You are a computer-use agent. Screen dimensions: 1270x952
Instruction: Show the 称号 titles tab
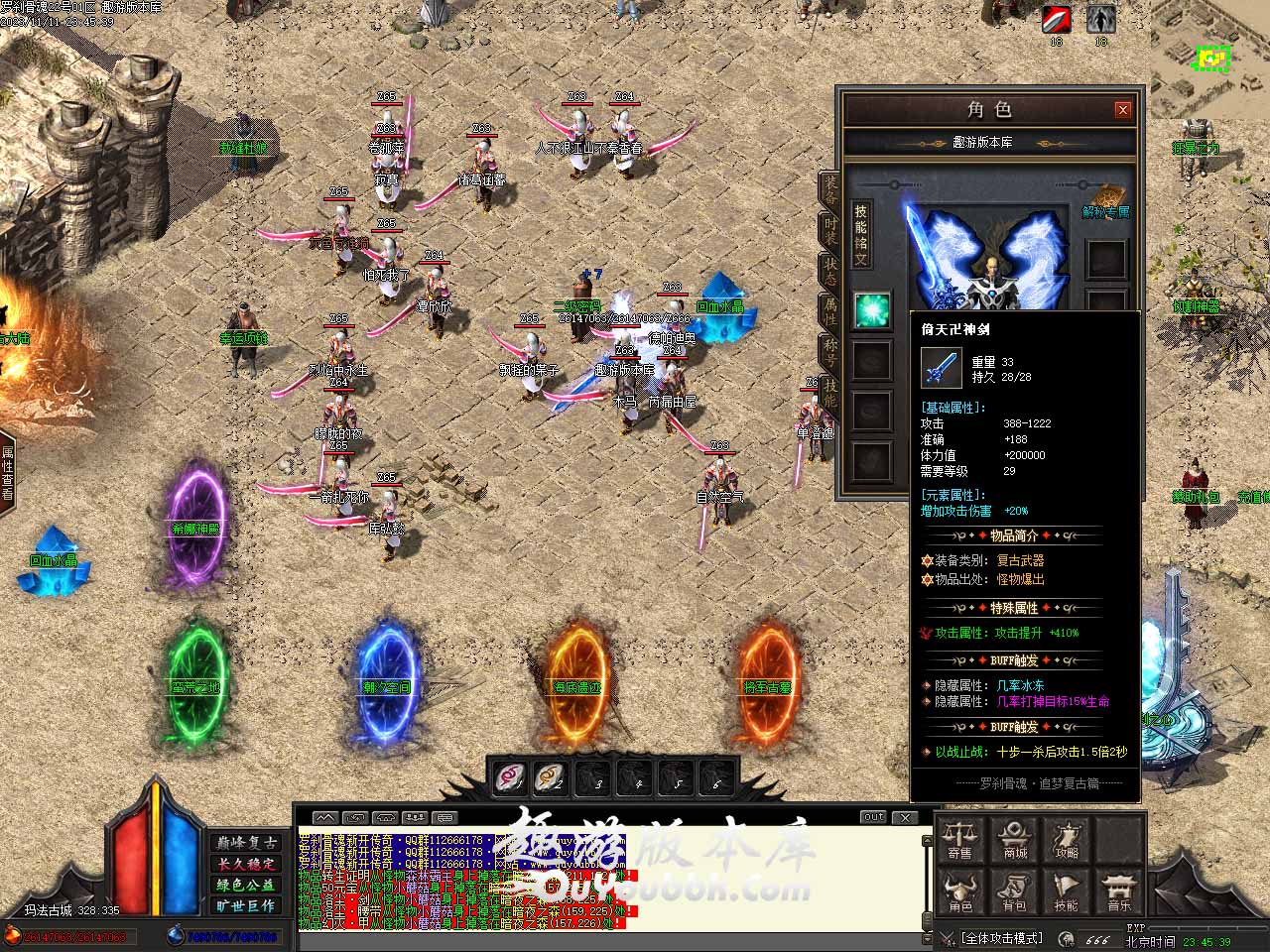click(829, 350)
